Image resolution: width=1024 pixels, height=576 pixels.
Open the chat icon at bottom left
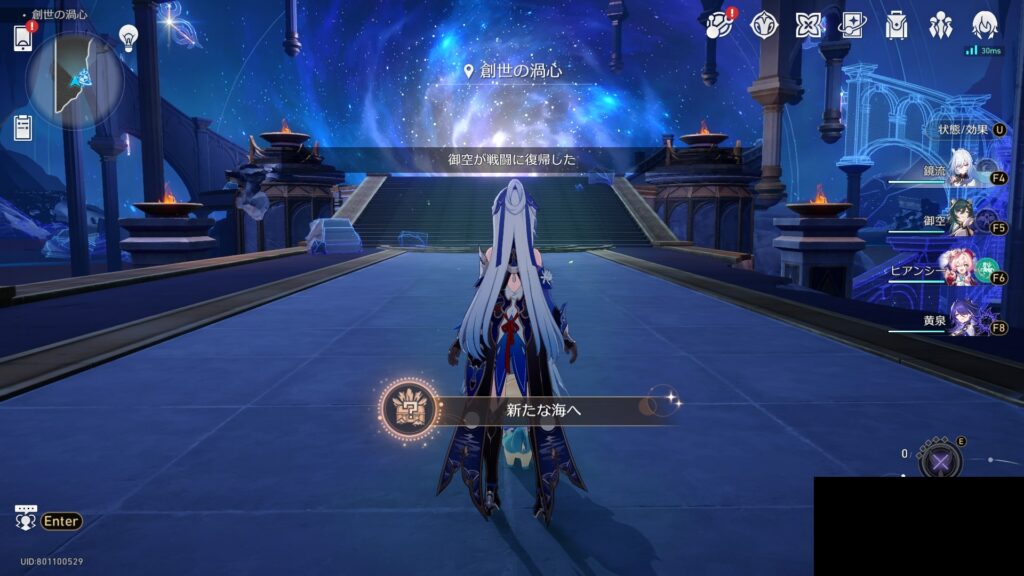[x=26, y=519]
